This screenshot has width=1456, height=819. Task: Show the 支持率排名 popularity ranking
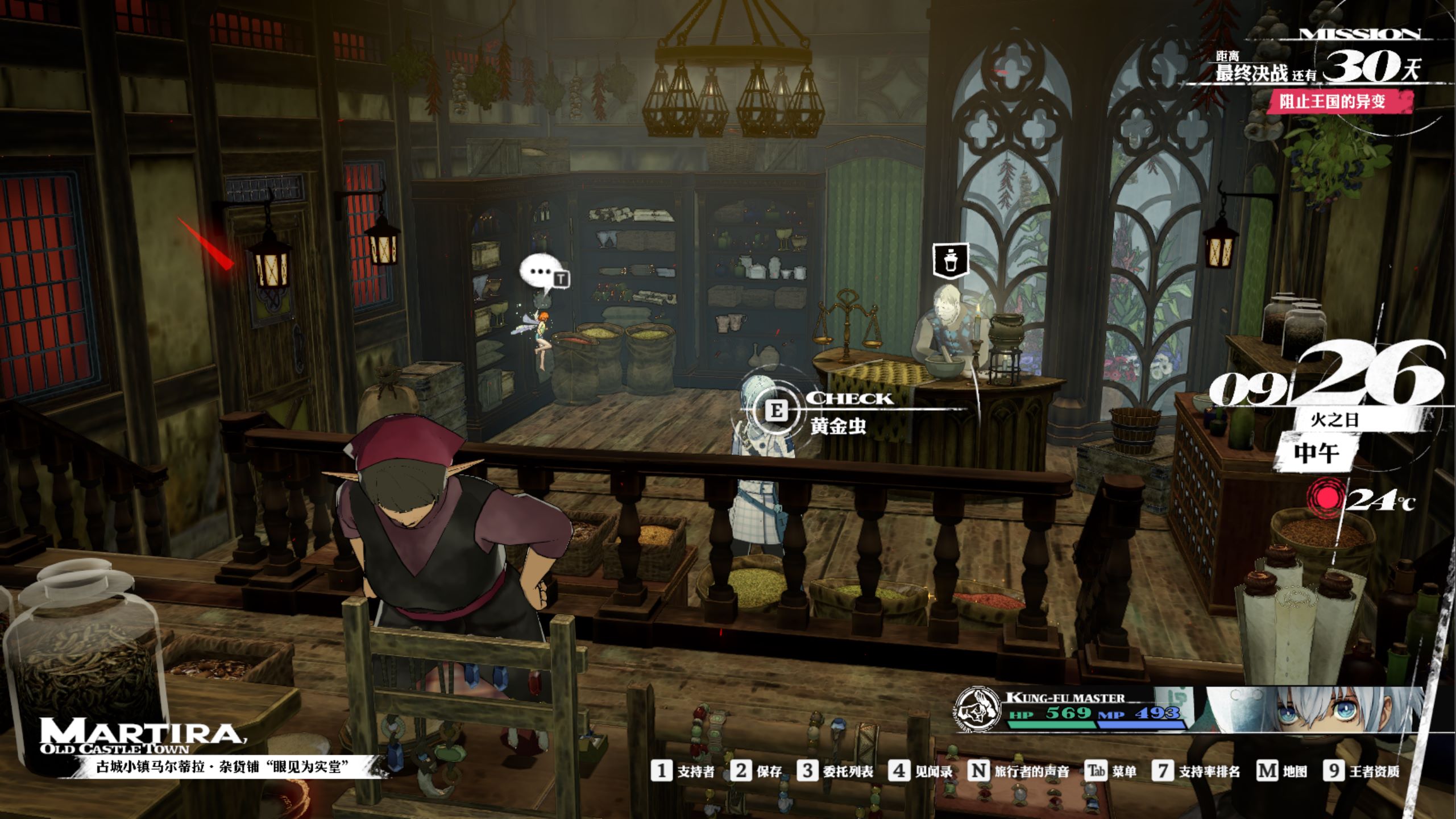pyautogui.click(x=1196, y=771)
